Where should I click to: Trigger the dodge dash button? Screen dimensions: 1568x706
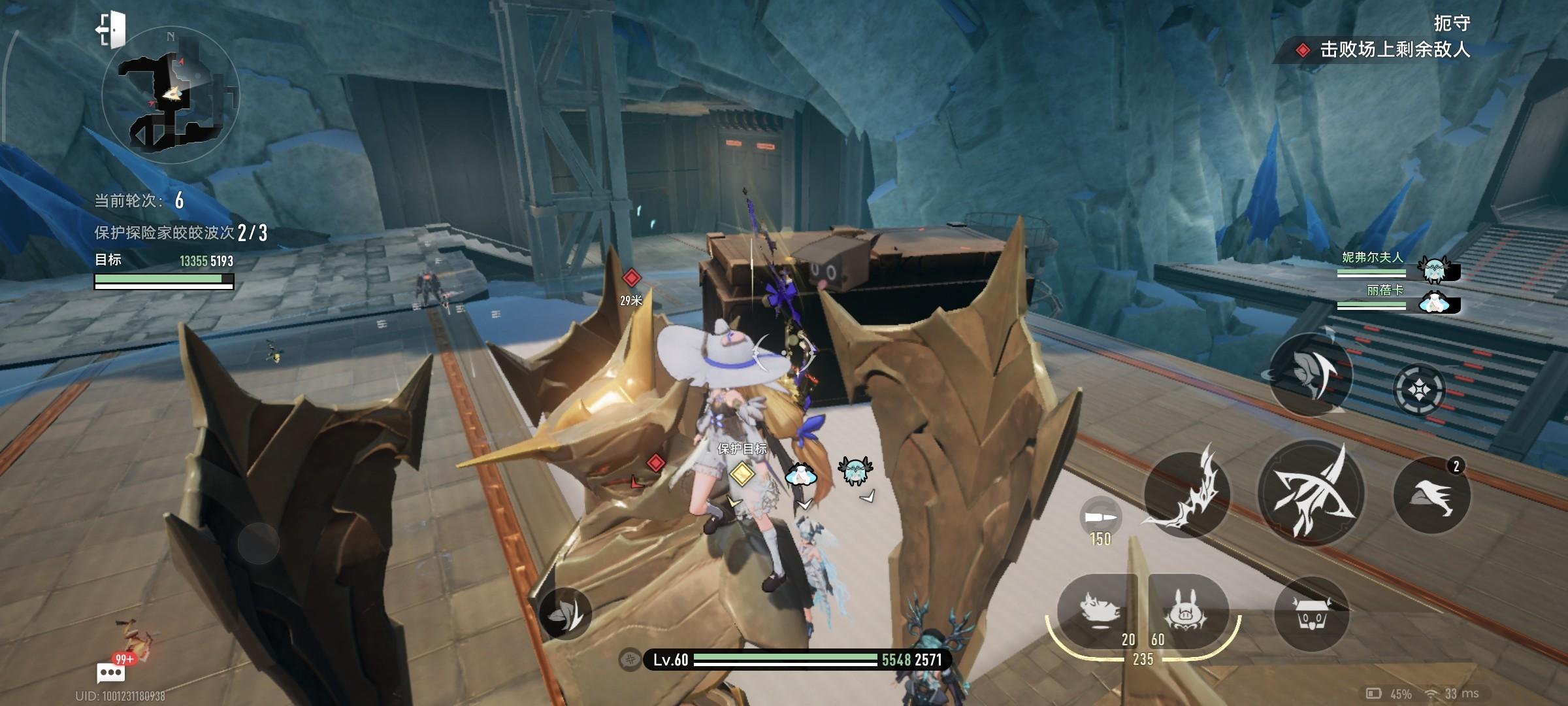pyautogui.click(x=1431, y=496)
